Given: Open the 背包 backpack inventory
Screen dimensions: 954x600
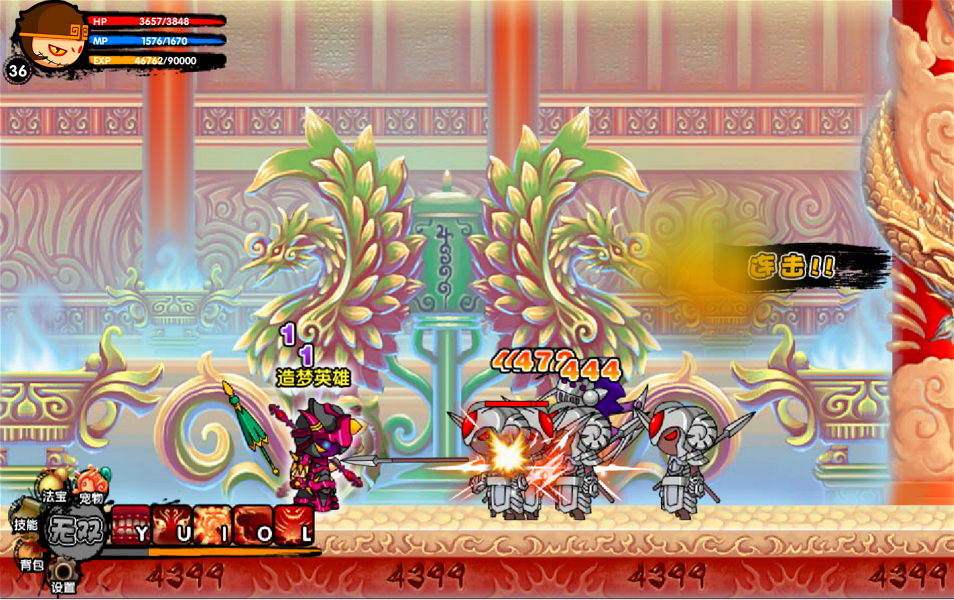Looking at the screenshot, I should [x=31, y=565].
